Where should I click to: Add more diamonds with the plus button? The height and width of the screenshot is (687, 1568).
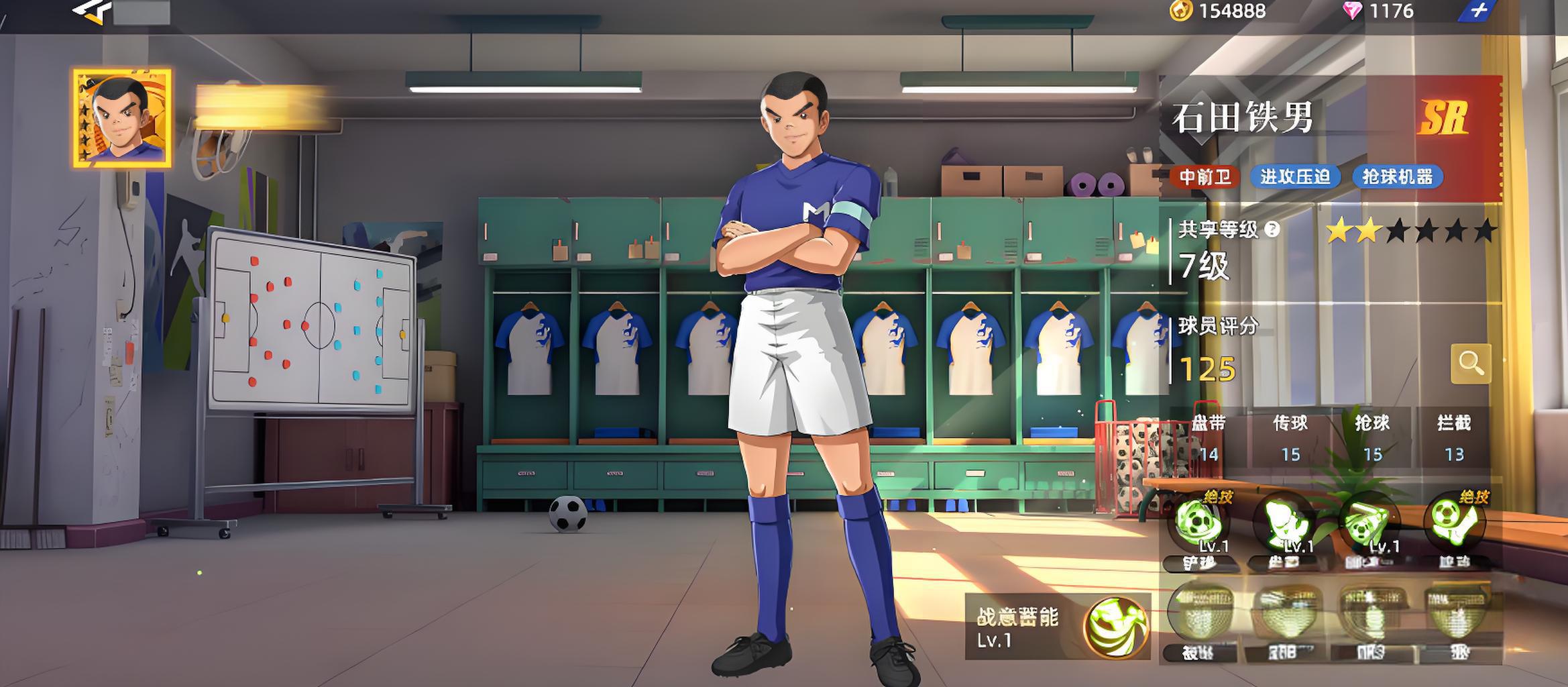[1479, 11]
